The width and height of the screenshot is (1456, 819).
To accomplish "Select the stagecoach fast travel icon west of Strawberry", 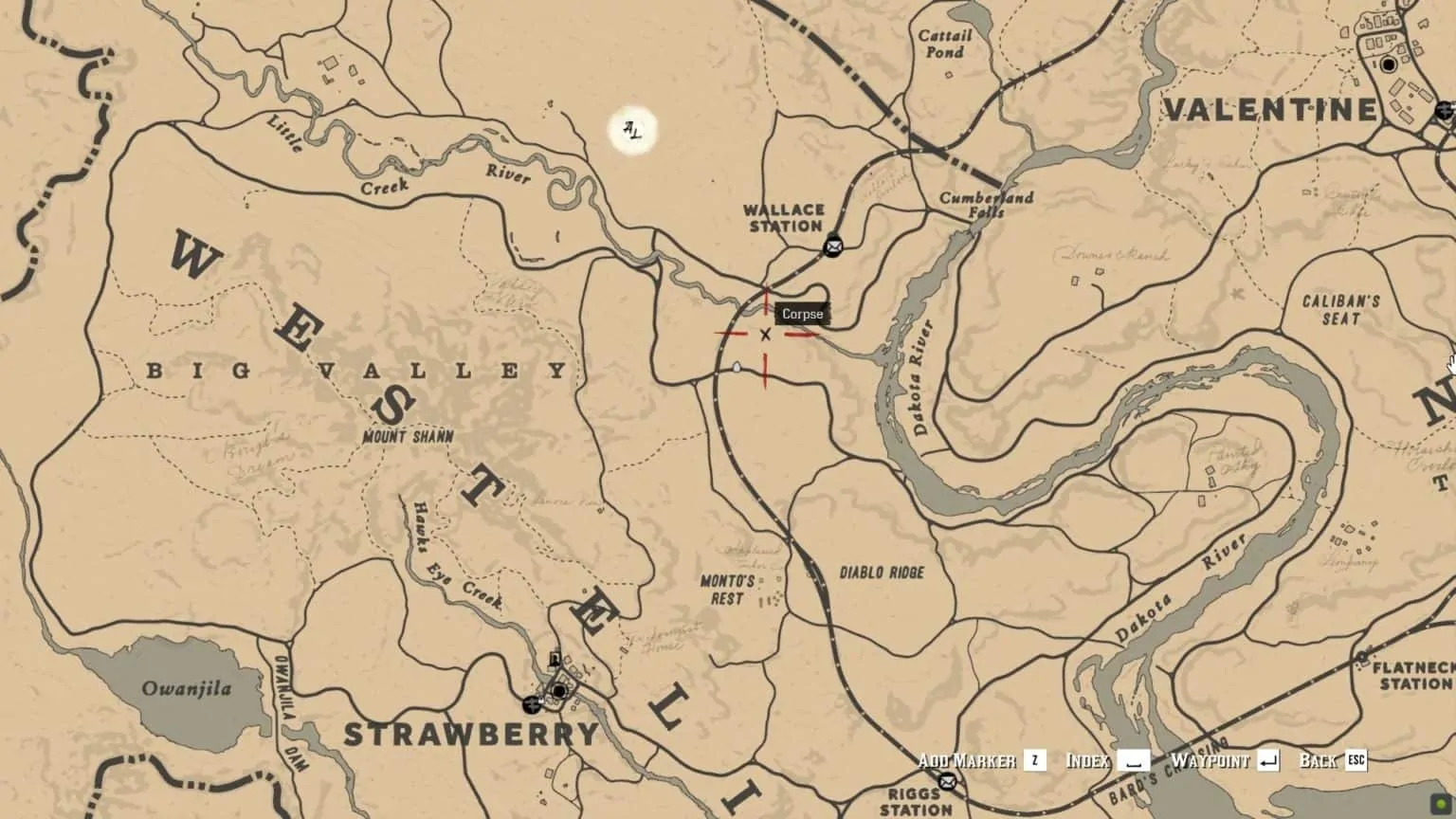I will click(x=532, y=705).
